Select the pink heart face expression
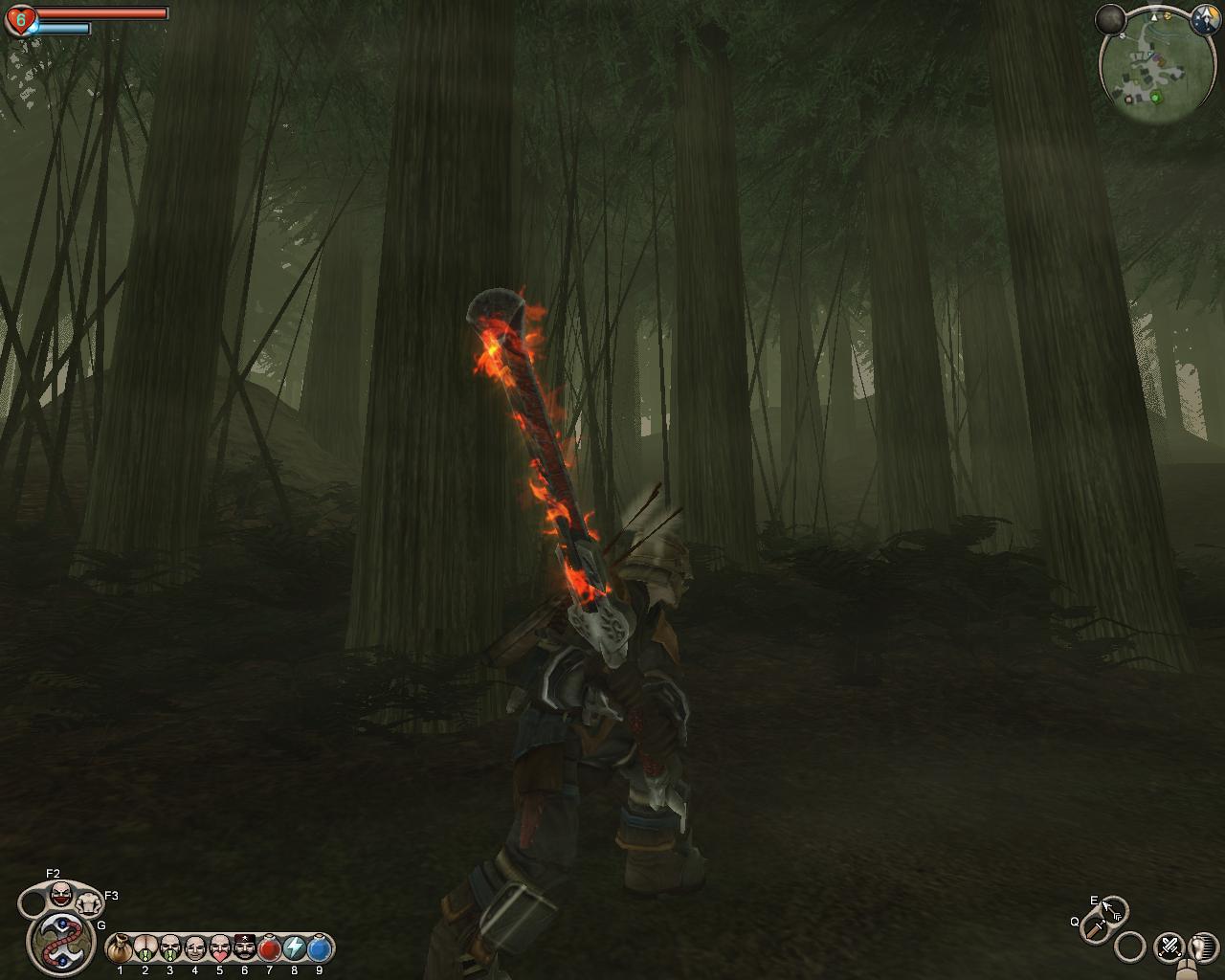The image size is (1225, 980). (x=219, y=948)
